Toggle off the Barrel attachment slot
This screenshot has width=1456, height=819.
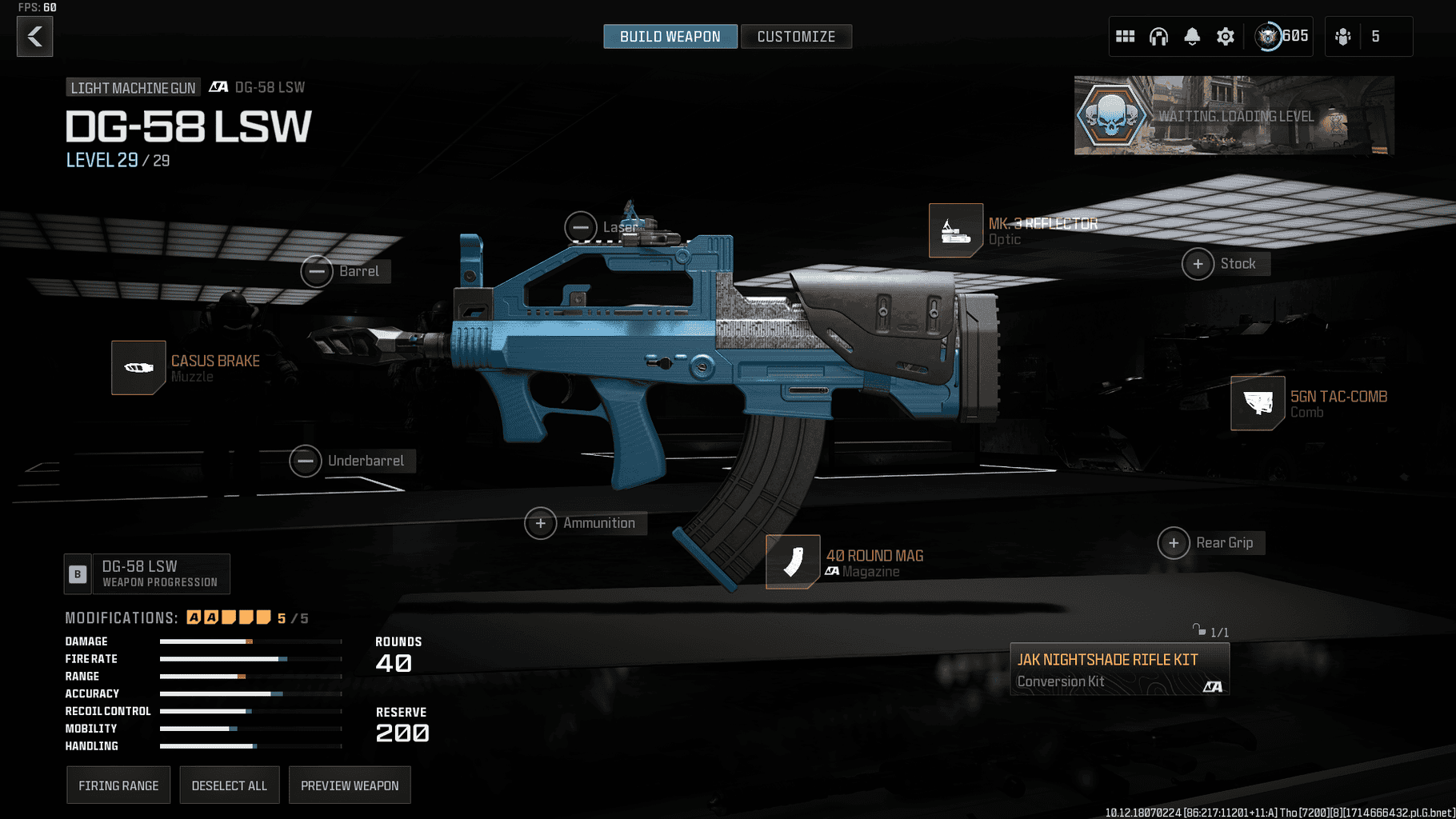(x=317, y=271)
